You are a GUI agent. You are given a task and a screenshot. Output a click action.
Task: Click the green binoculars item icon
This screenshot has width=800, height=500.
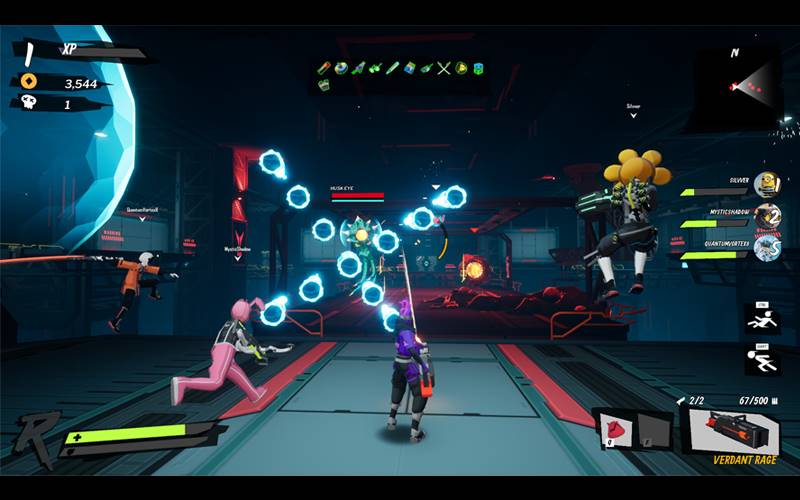coord(375,68)
